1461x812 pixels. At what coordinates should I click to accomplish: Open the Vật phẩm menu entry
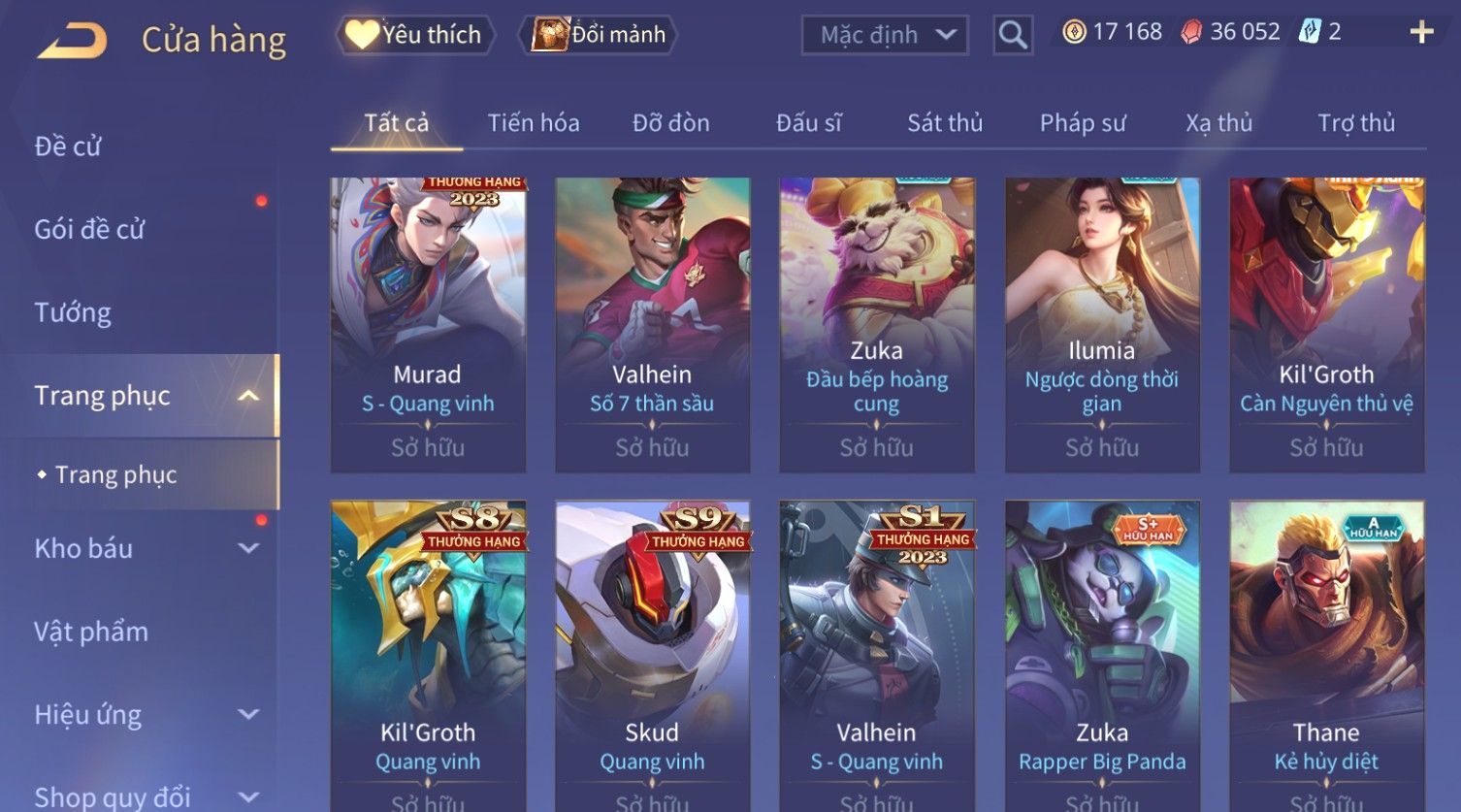(91, 632)
